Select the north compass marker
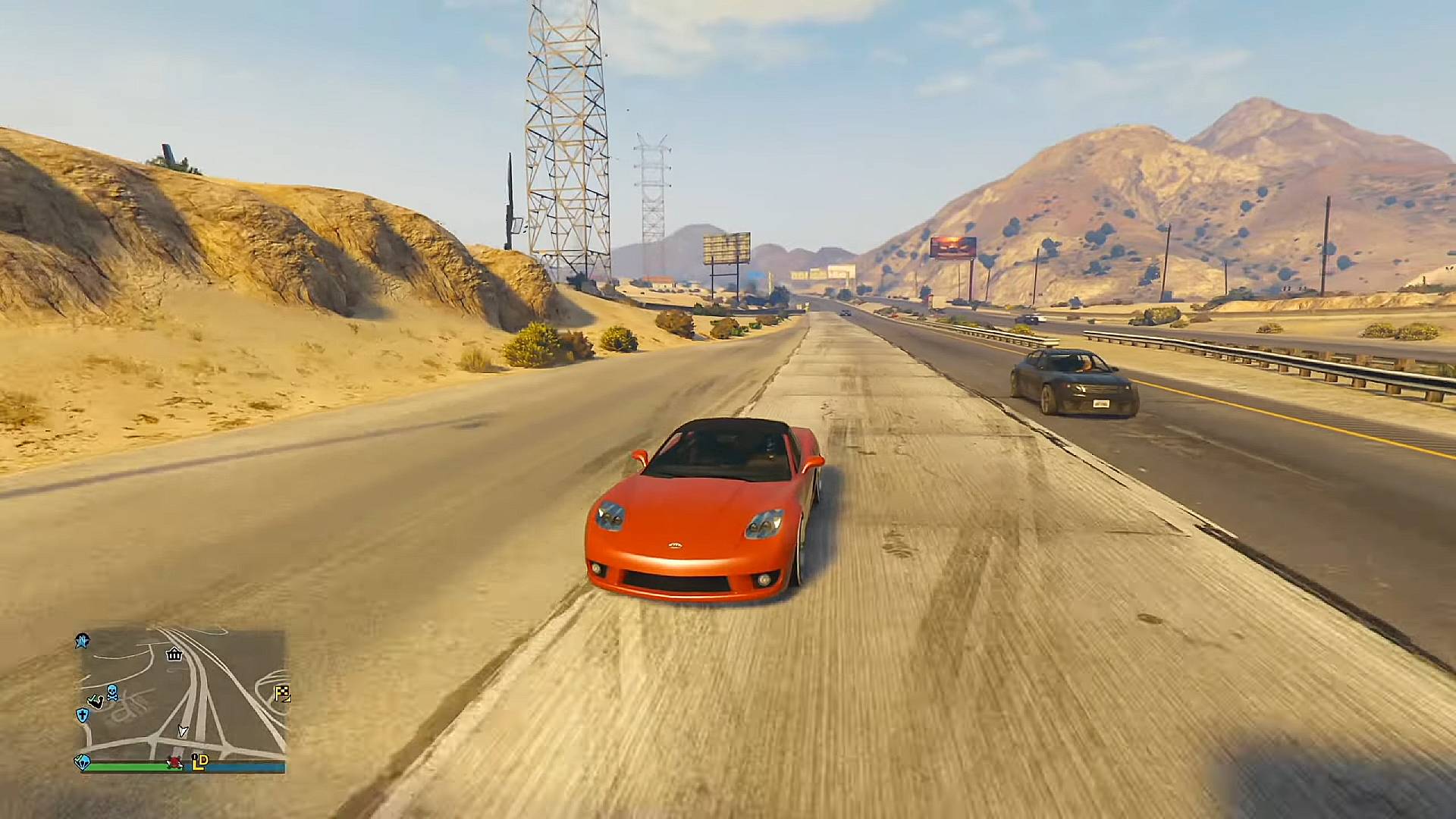 [83, 642]
